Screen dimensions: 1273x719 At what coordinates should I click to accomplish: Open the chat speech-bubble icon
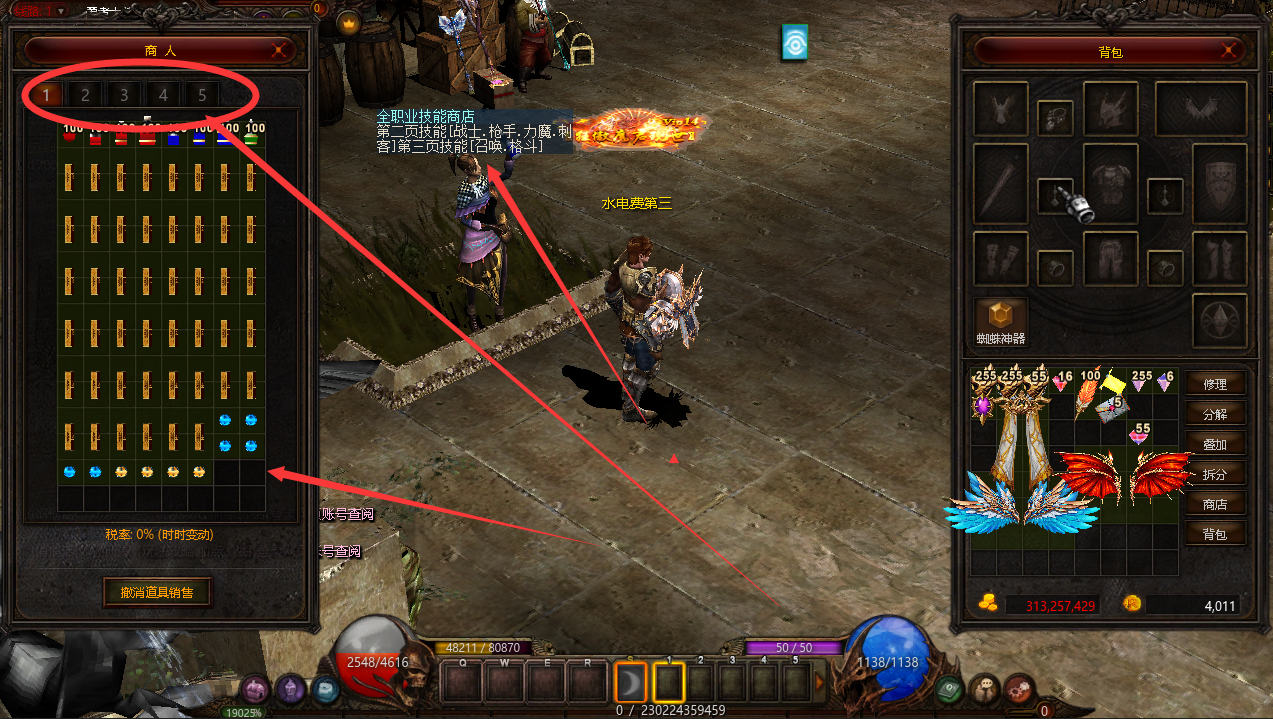(x=985, y=689)
